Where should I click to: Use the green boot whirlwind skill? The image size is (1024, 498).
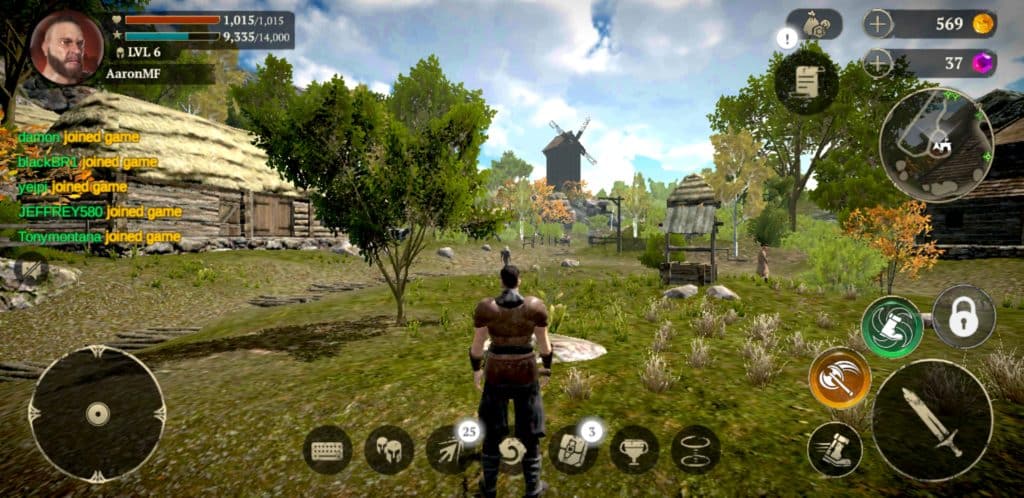[891, 327]
